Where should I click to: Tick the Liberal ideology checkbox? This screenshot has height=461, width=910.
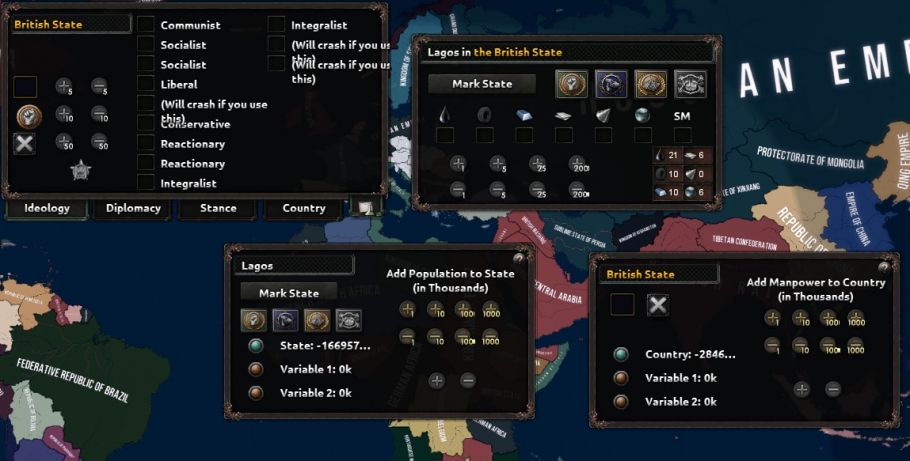[146, 84]
